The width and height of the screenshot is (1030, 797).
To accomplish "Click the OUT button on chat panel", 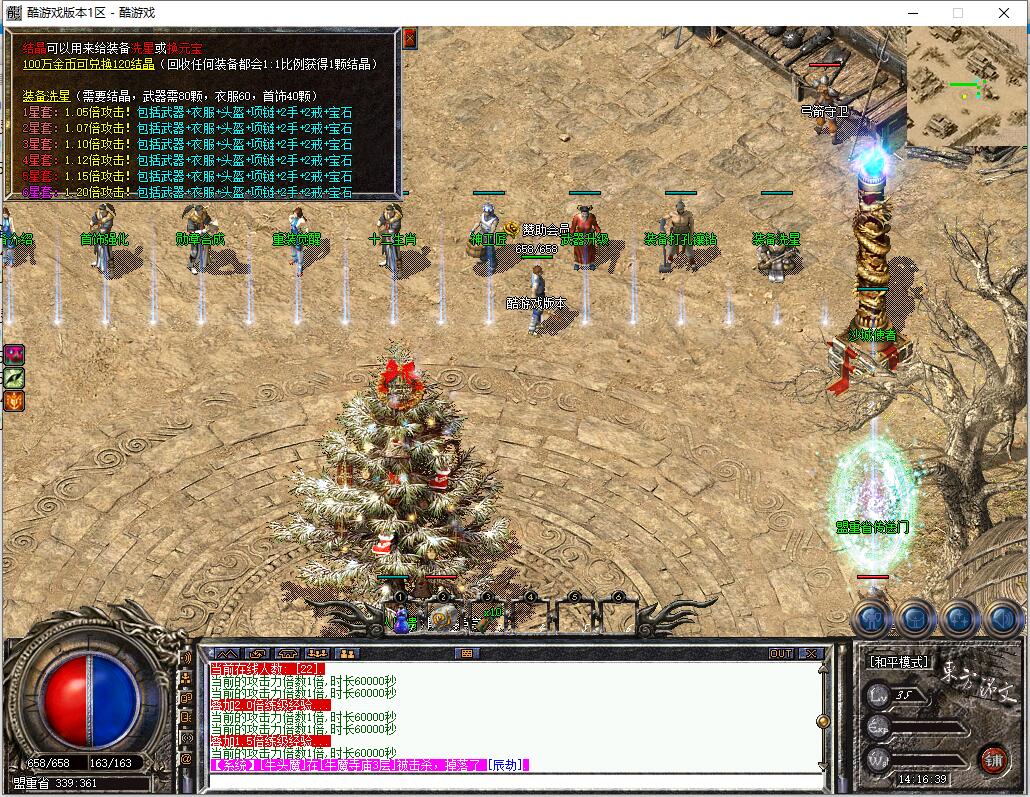I will pyautogui.click(x=781, y=653).
